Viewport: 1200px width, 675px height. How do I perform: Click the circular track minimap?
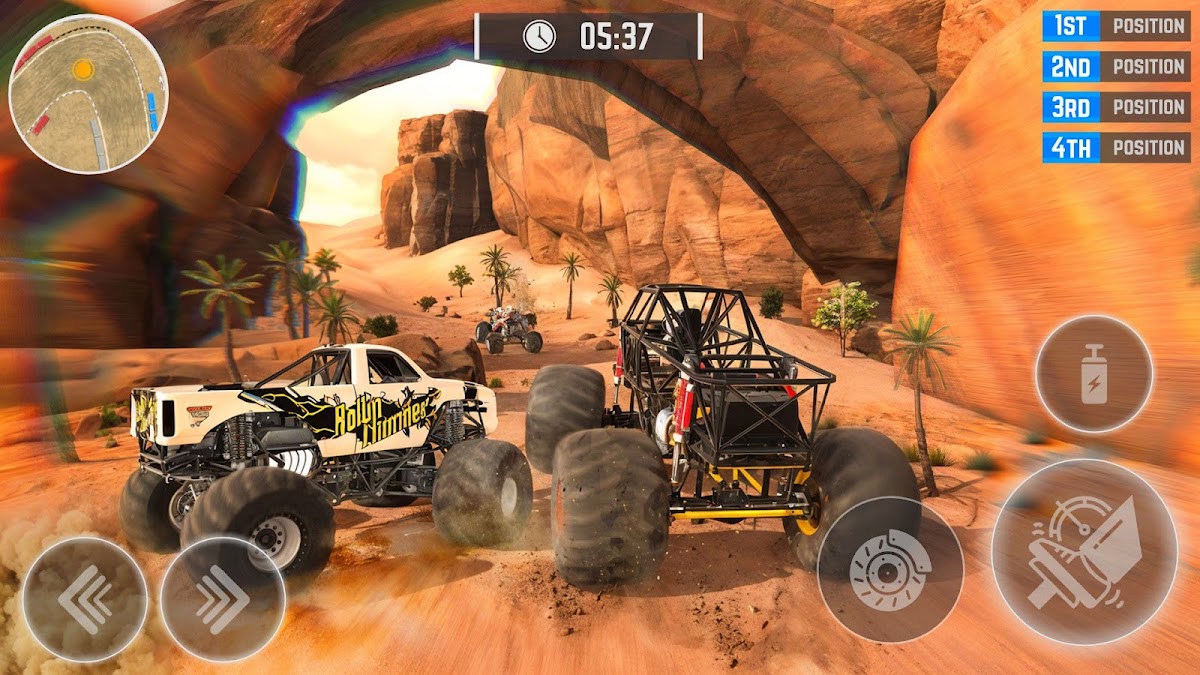point(88,93)
